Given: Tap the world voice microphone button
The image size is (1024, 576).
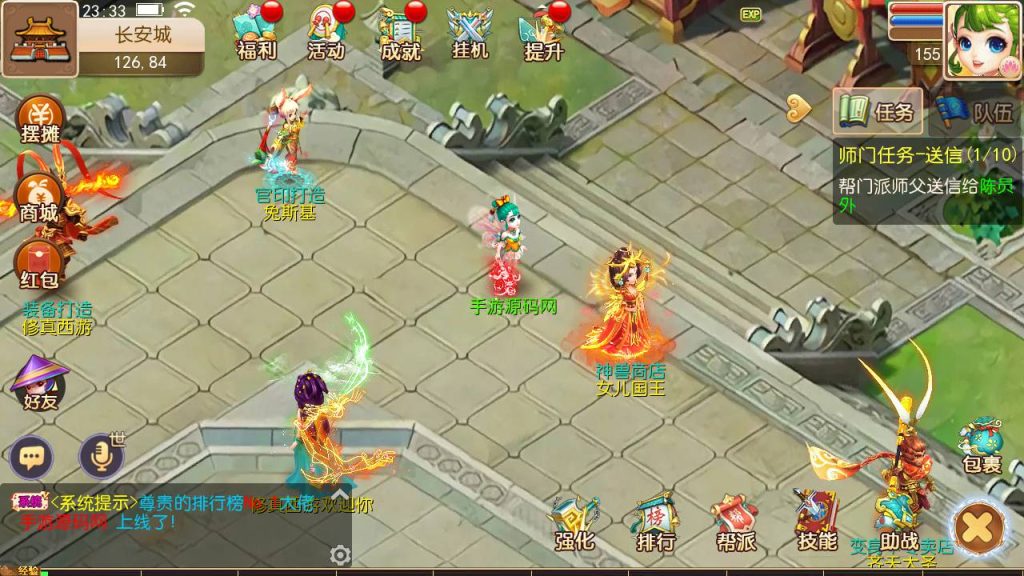Looking at the screenshot, I should [100, 457].
